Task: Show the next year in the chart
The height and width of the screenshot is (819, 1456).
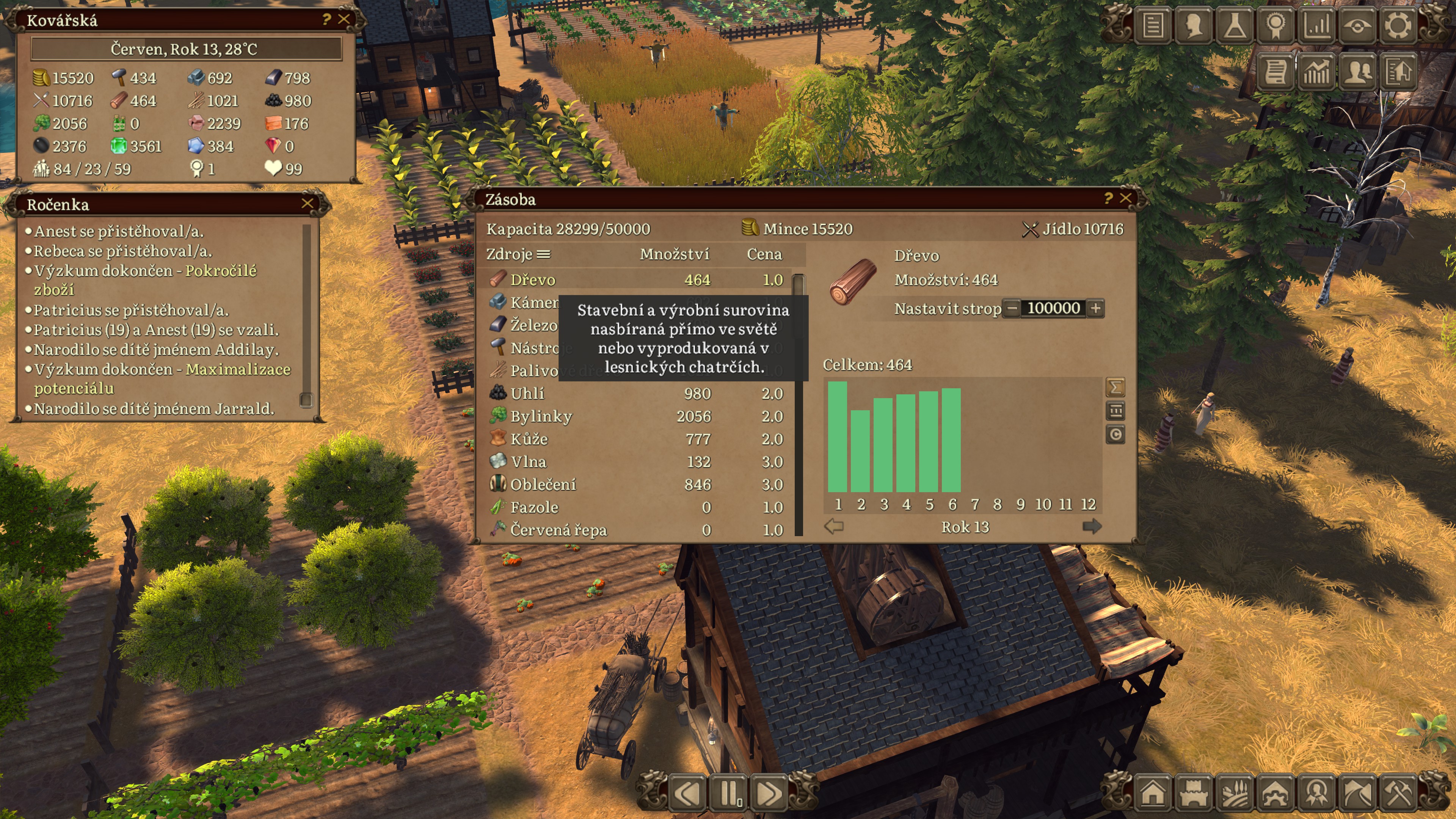Action: point(1092,527)
